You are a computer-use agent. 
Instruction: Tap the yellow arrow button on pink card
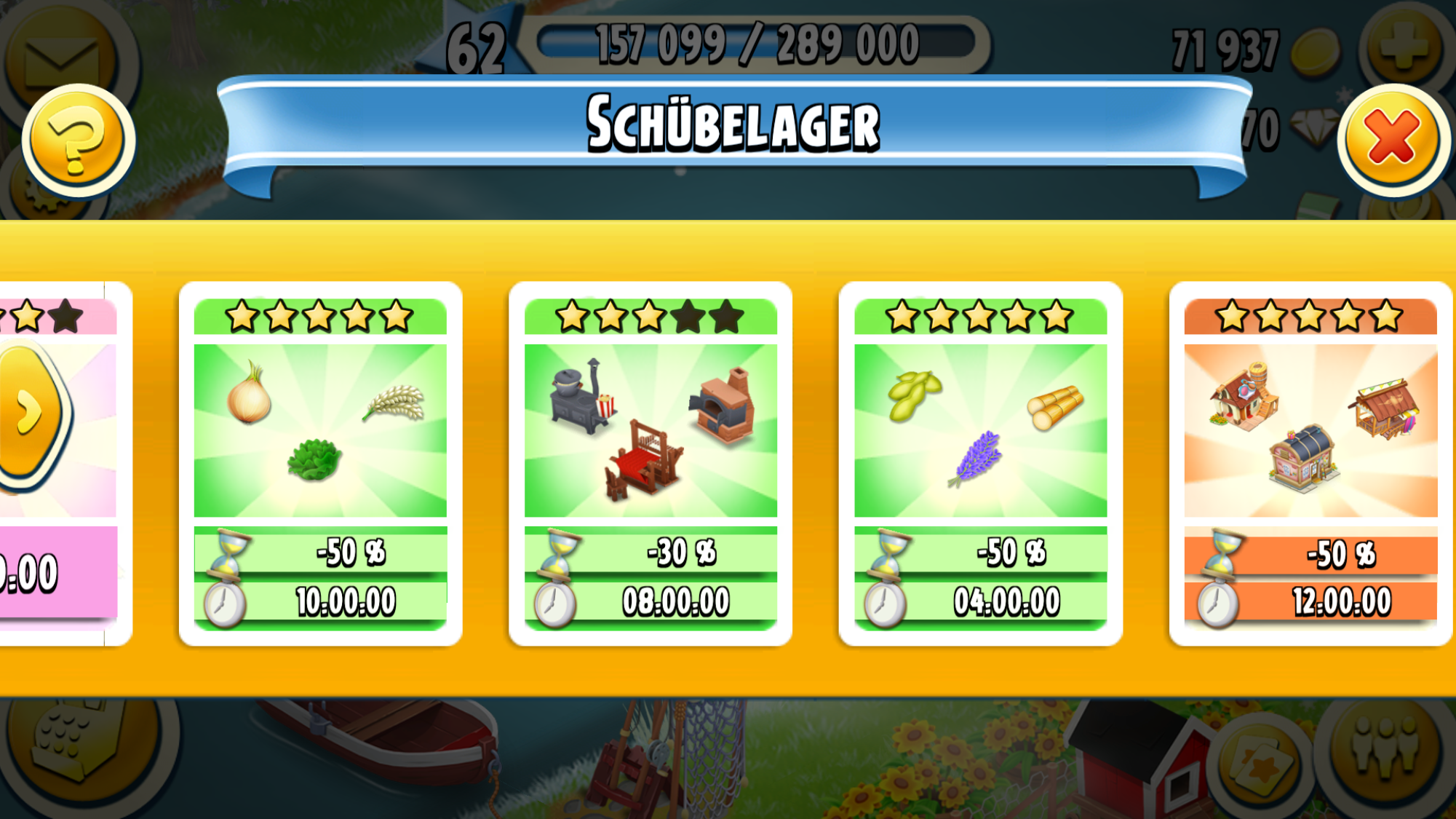[x=31, y=414]
